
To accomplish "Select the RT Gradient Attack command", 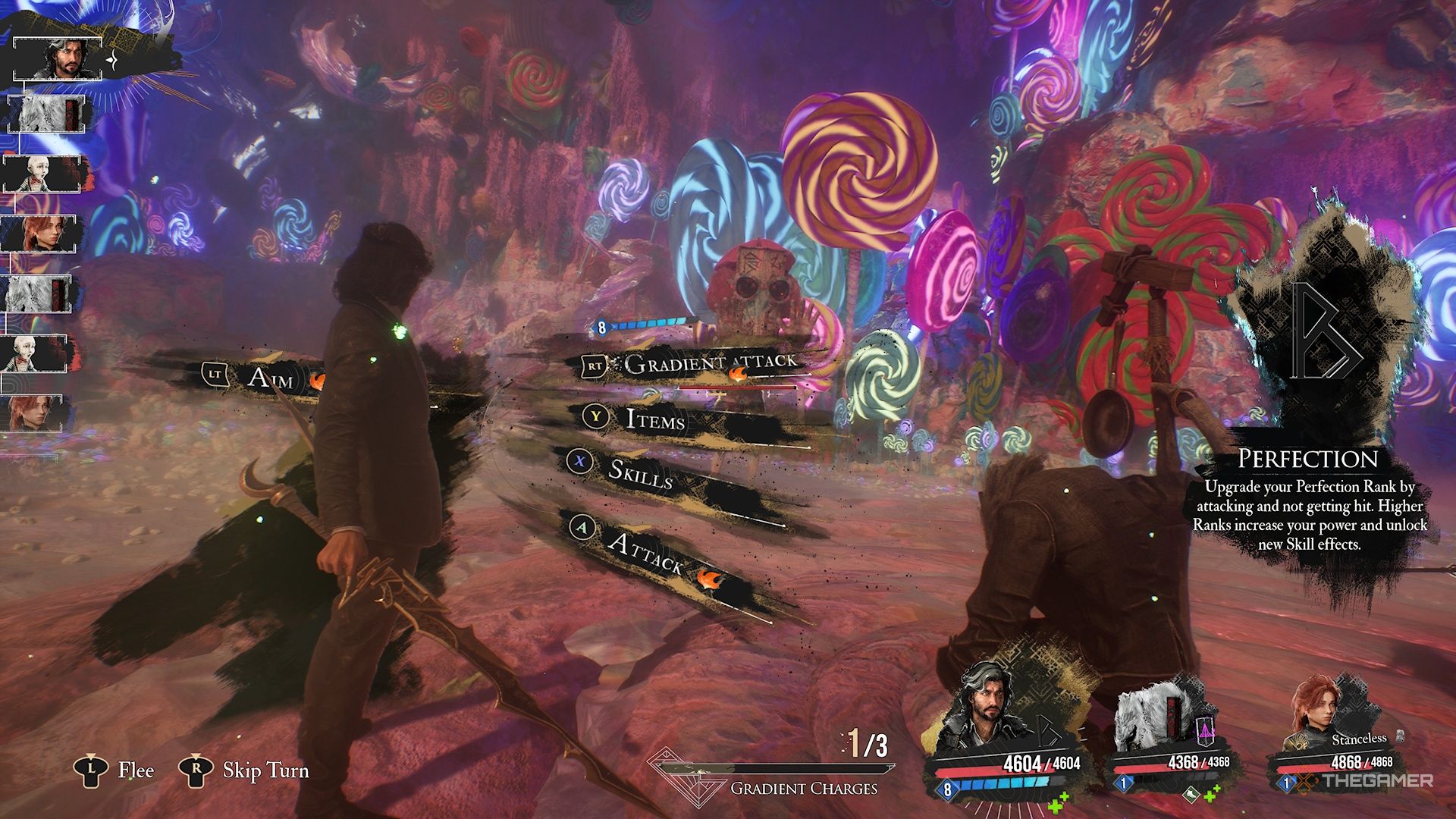I will (705, 362).
